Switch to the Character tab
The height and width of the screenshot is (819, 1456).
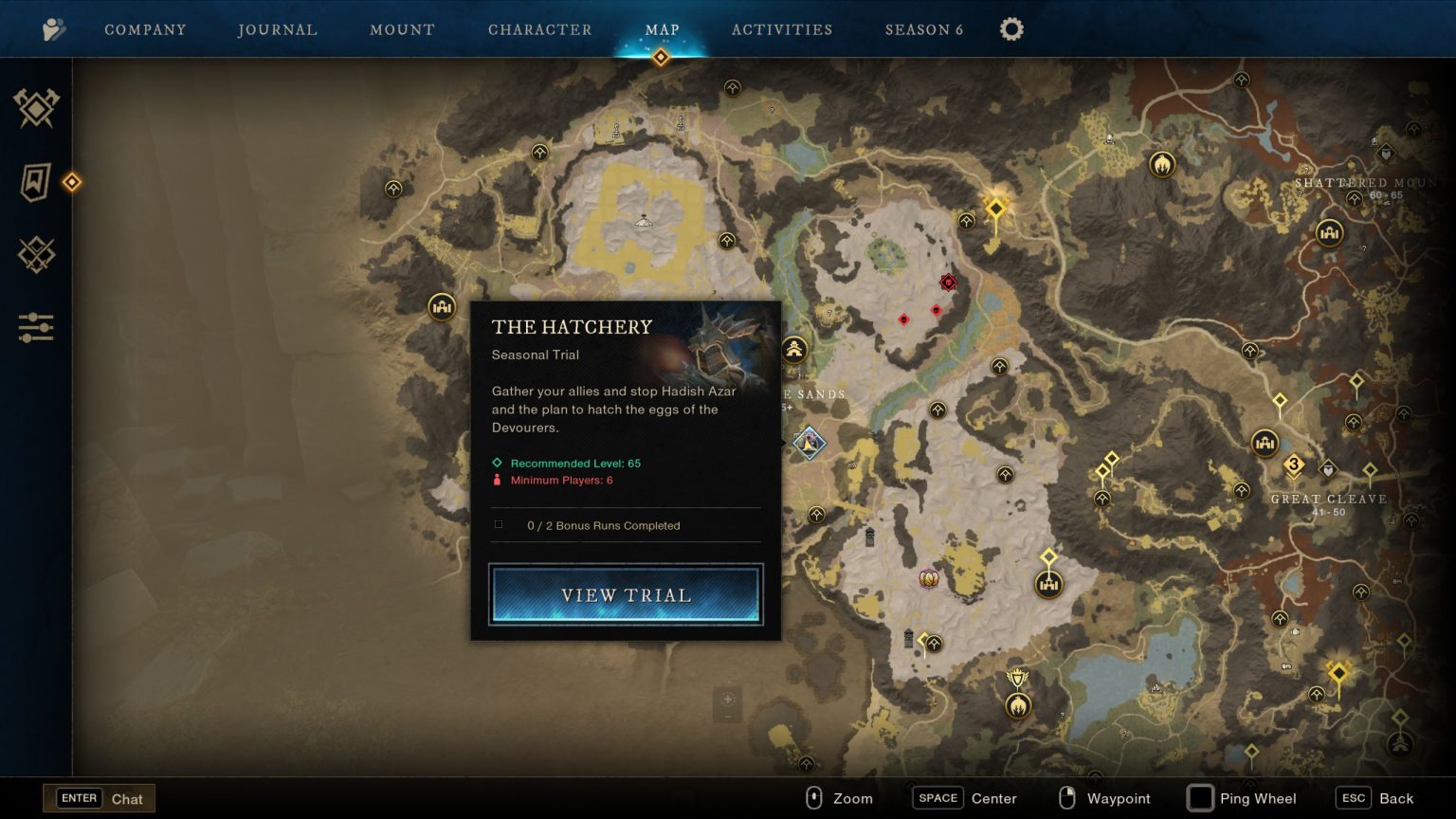click(x=540, y=28)
